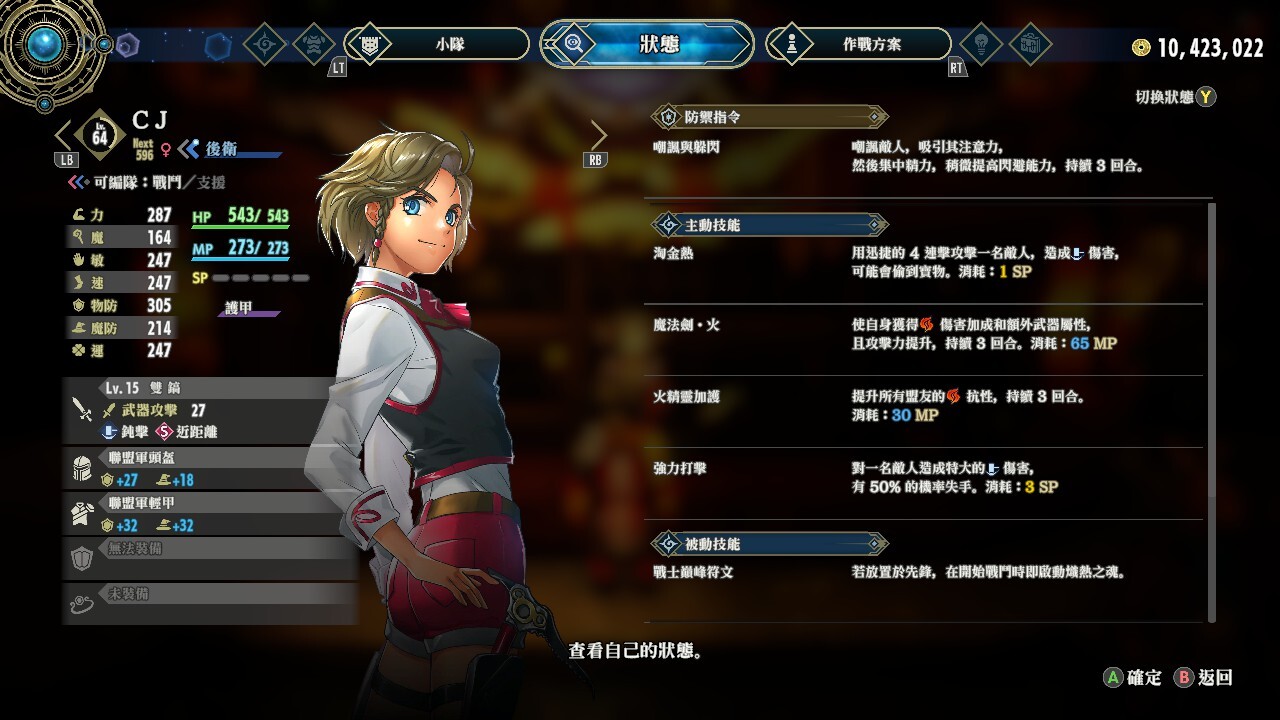Select the 嘲諷與躲閃 defense command
Screen dimensions: 1280x720
(x=925, y=156)
